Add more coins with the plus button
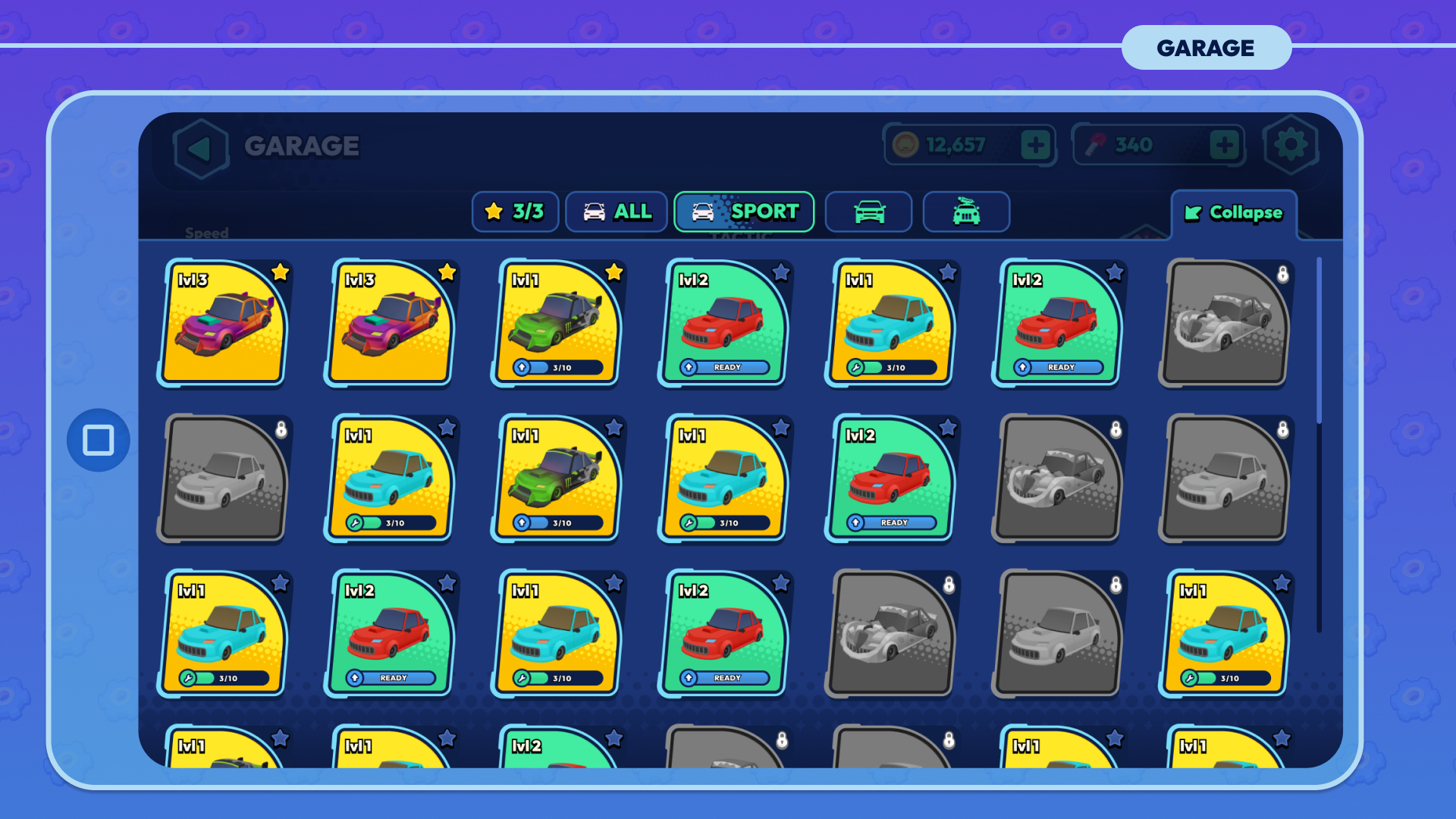 1035,145
